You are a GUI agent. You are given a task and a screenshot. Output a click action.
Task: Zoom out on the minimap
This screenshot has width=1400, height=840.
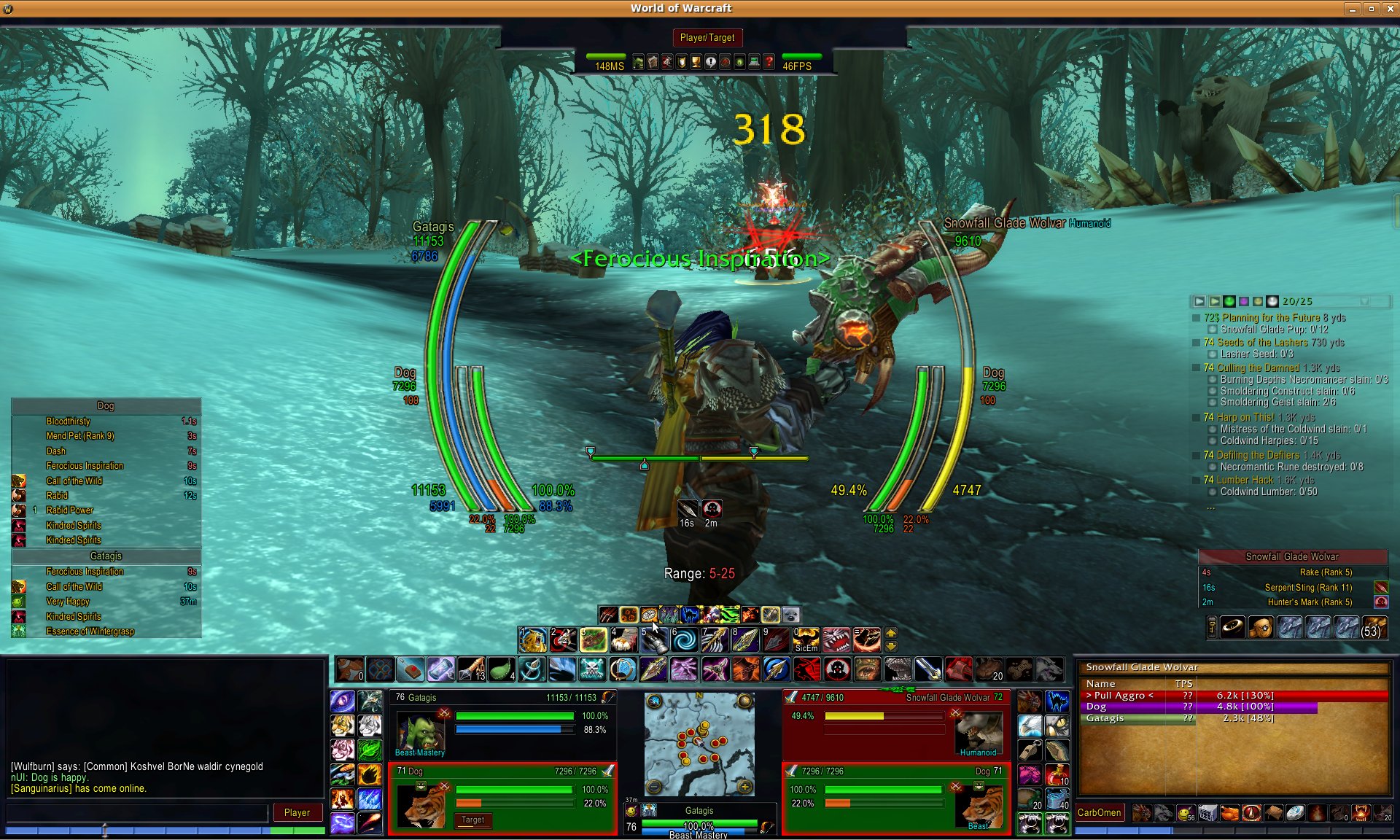[x=654, y=787]
